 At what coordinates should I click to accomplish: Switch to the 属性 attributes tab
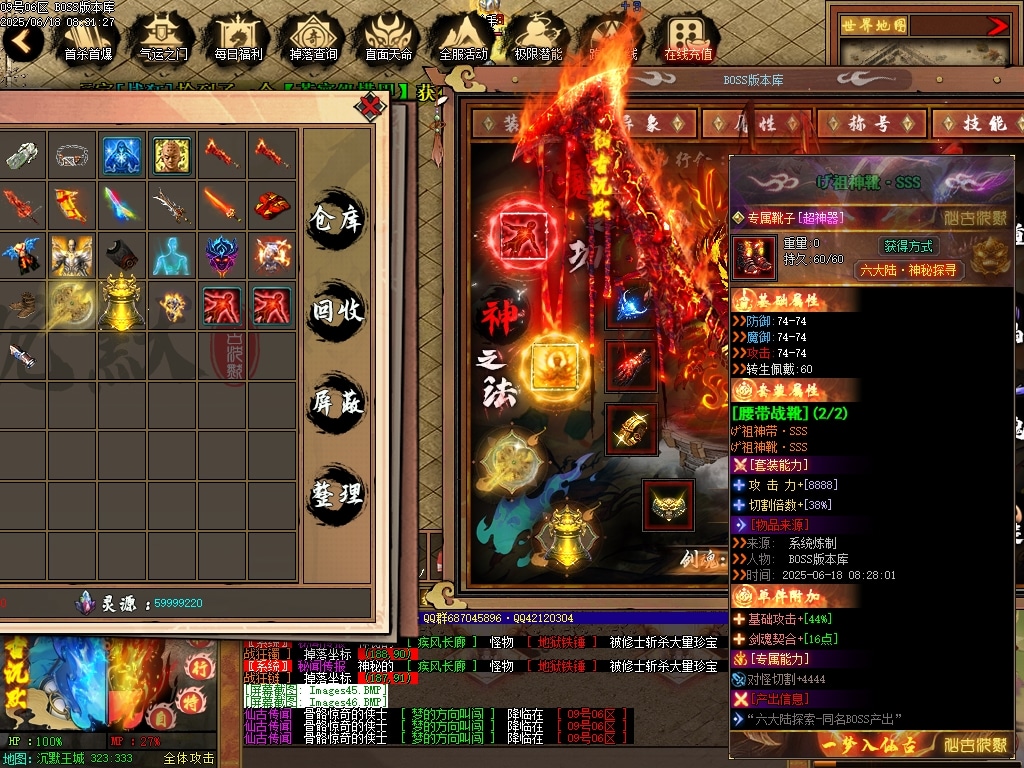coord(755,123)
